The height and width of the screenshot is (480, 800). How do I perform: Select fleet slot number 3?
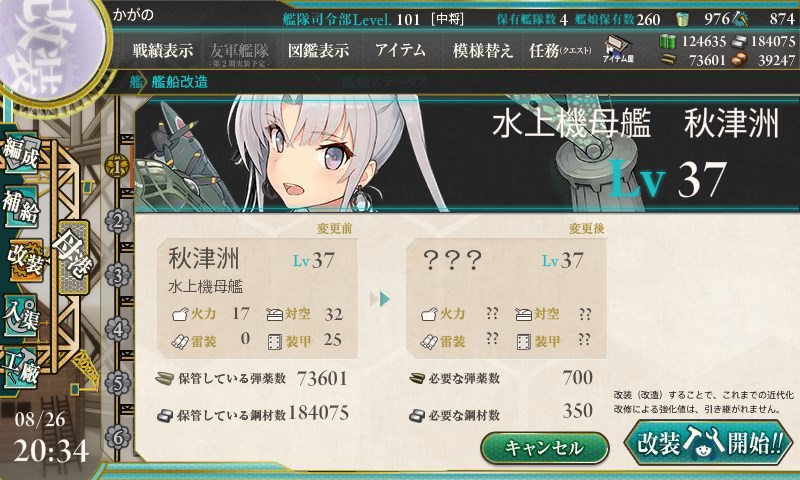(x=118, y=273)
